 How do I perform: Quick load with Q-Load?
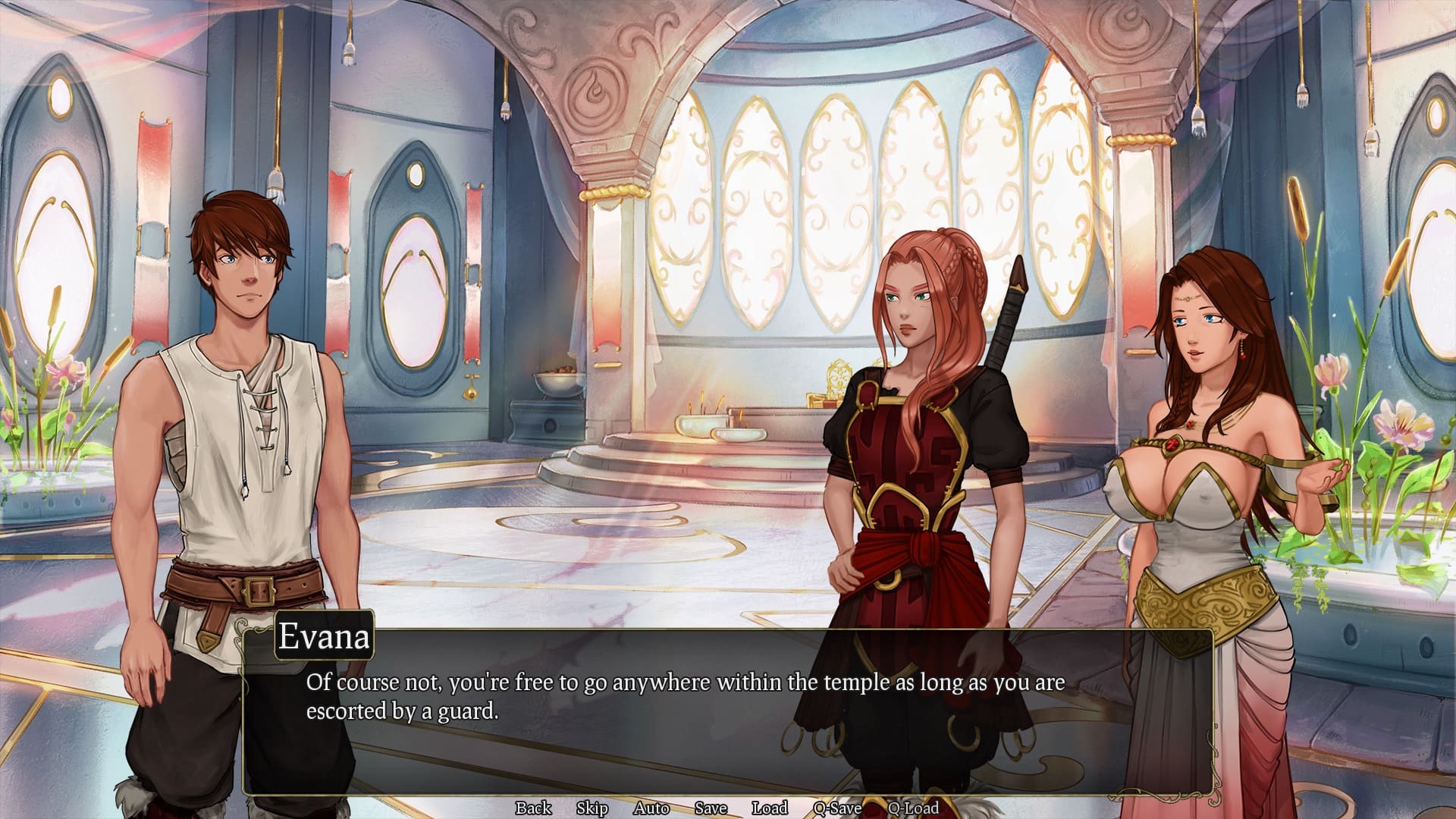(913, 808)
